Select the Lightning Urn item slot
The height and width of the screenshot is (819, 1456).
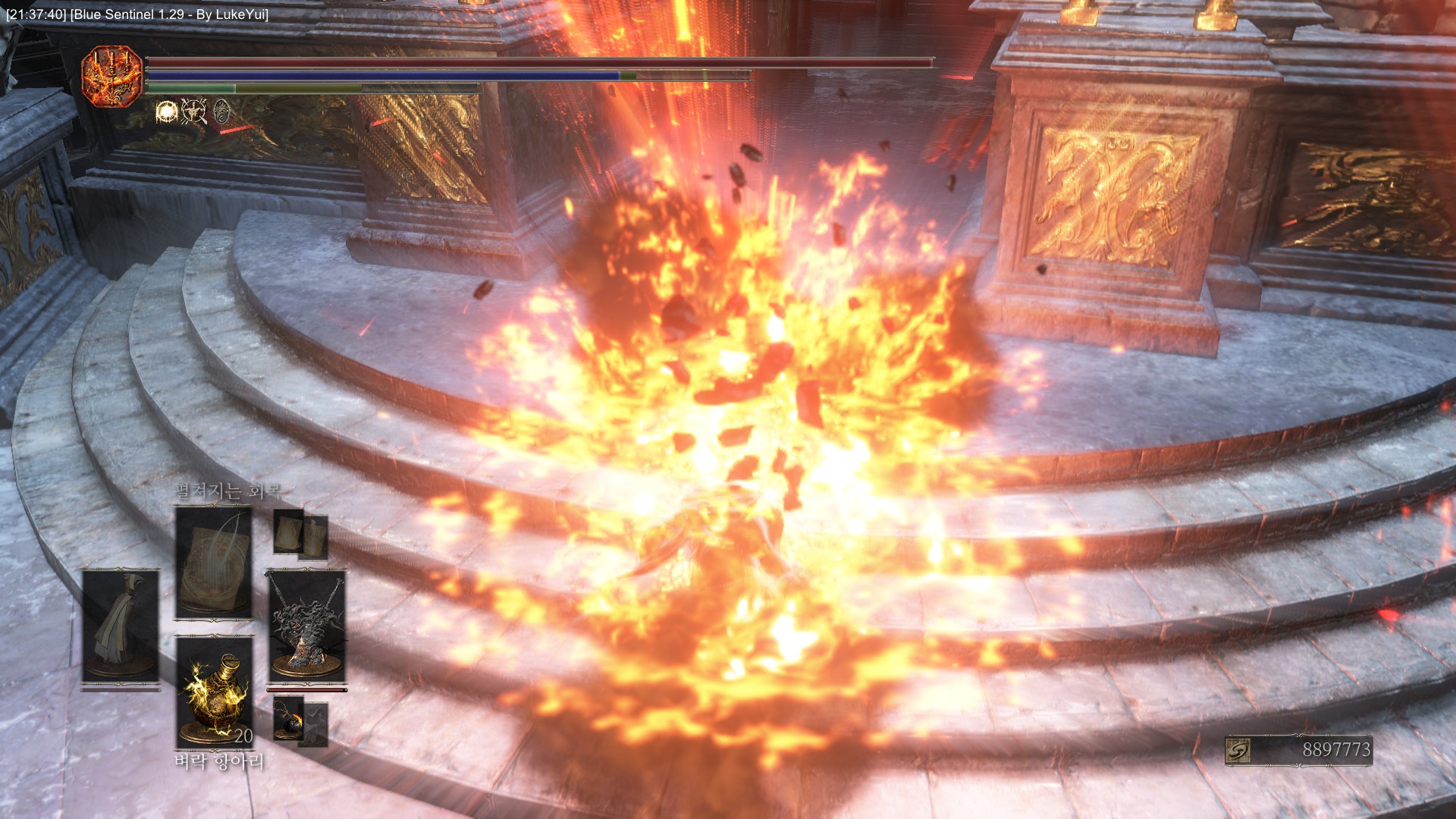click(x=215, y=692)
